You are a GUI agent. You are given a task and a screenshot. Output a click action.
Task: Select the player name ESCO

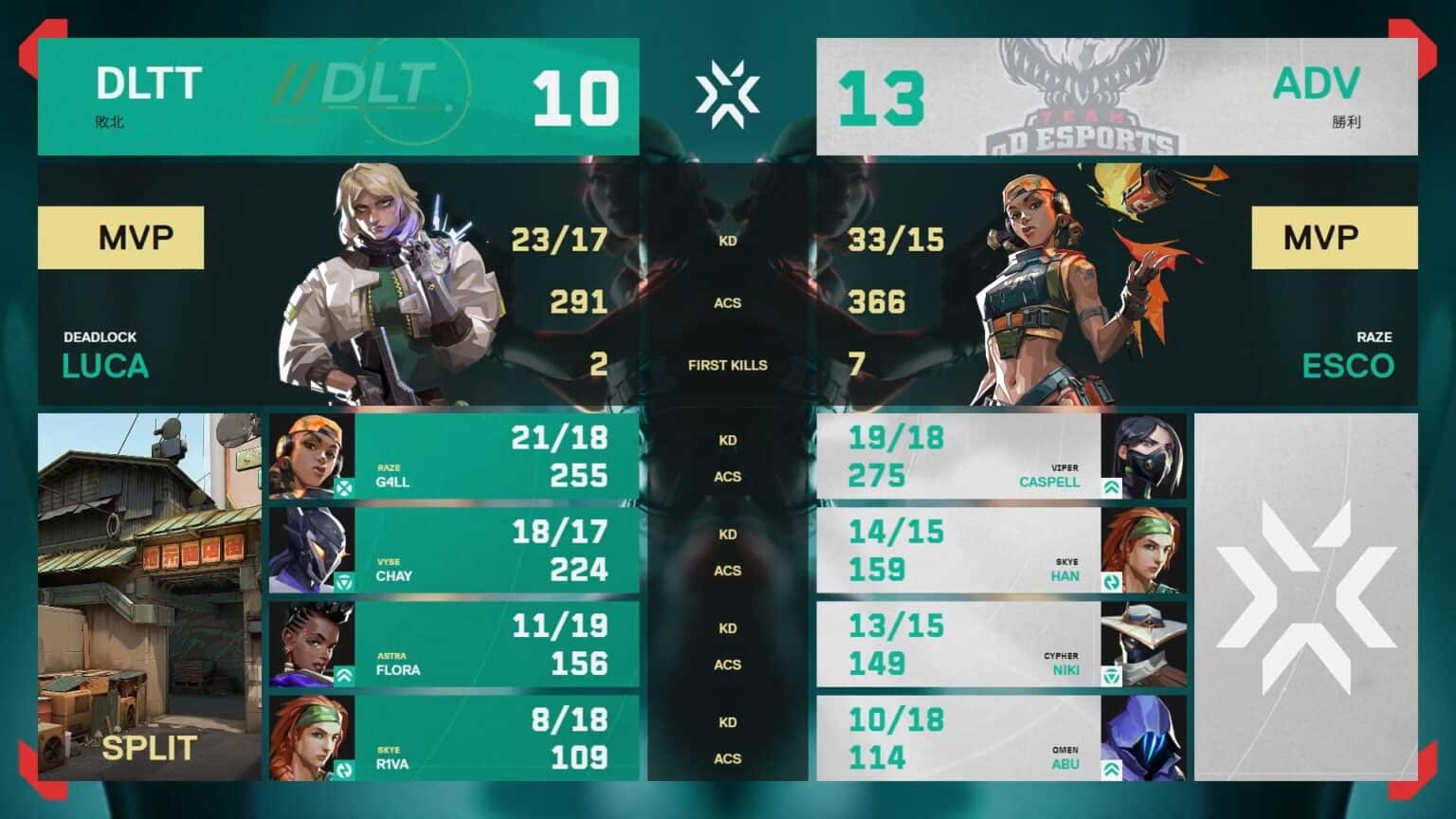(x=1348, y=366)
